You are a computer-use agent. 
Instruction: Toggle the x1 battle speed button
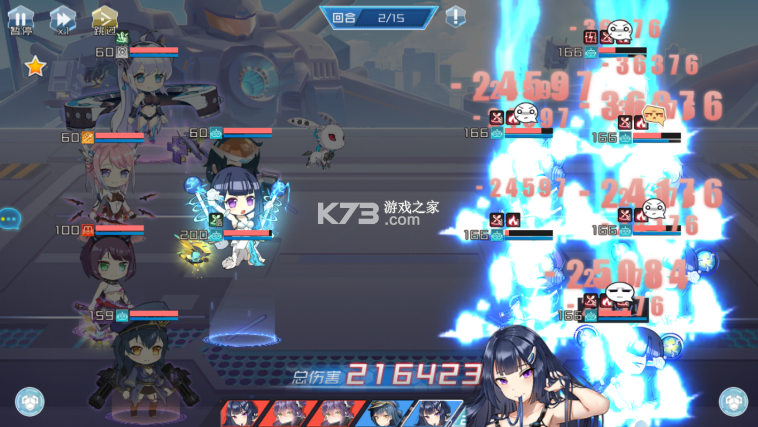[63, 18]
